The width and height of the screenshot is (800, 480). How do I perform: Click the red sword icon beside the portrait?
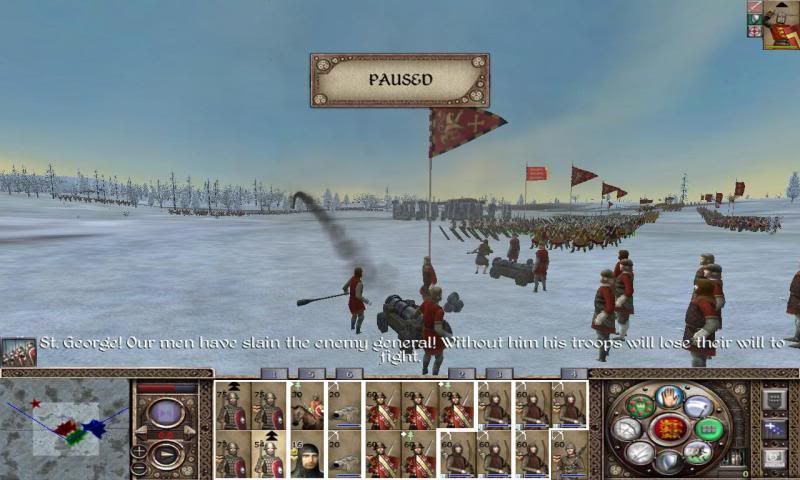pos(754,7)
